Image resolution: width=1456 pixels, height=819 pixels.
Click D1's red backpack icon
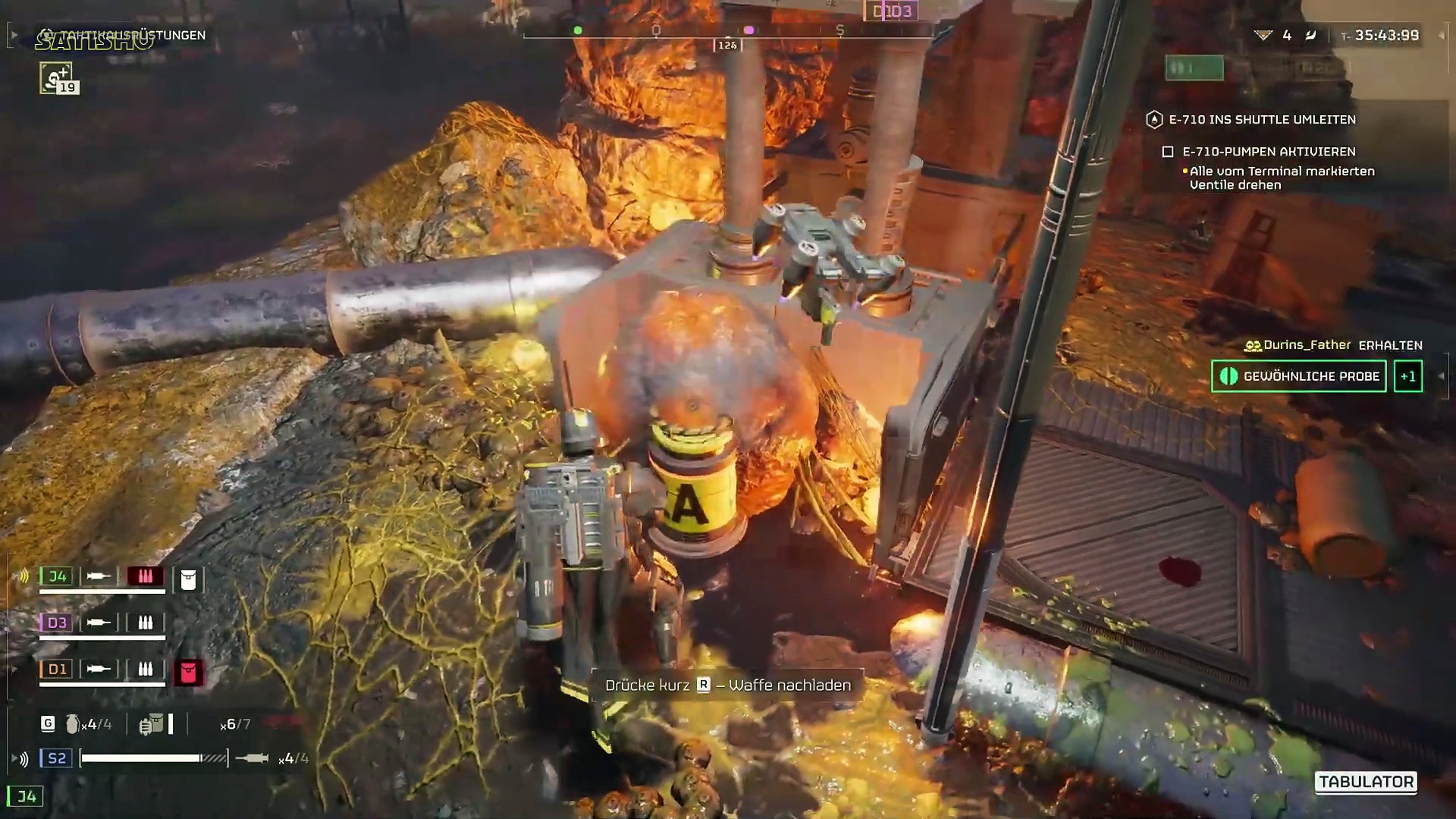188,672
